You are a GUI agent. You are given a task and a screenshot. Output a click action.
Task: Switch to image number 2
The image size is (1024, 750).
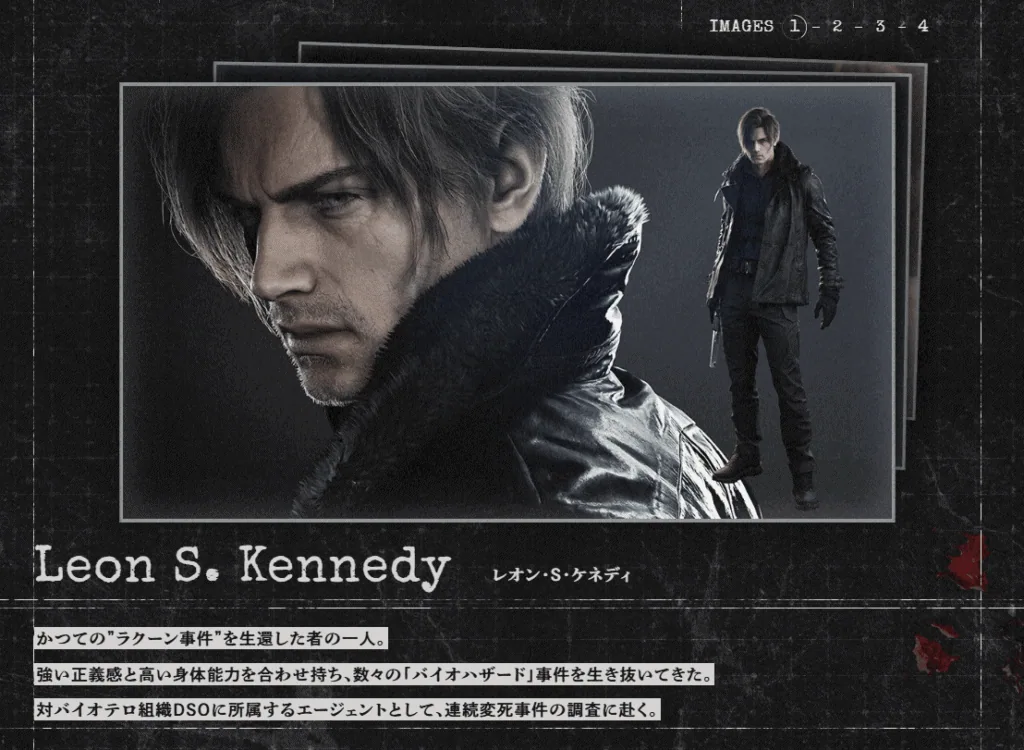837,26
